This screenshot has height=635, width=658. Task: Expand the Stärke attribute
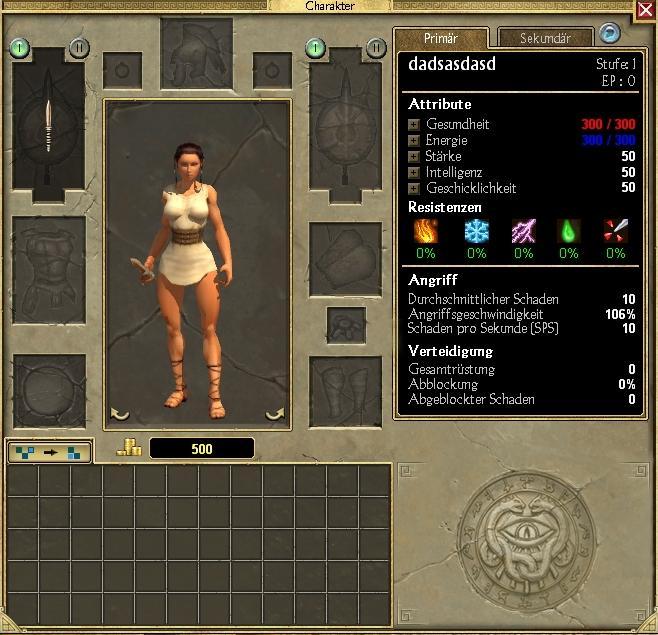[414, 156]
